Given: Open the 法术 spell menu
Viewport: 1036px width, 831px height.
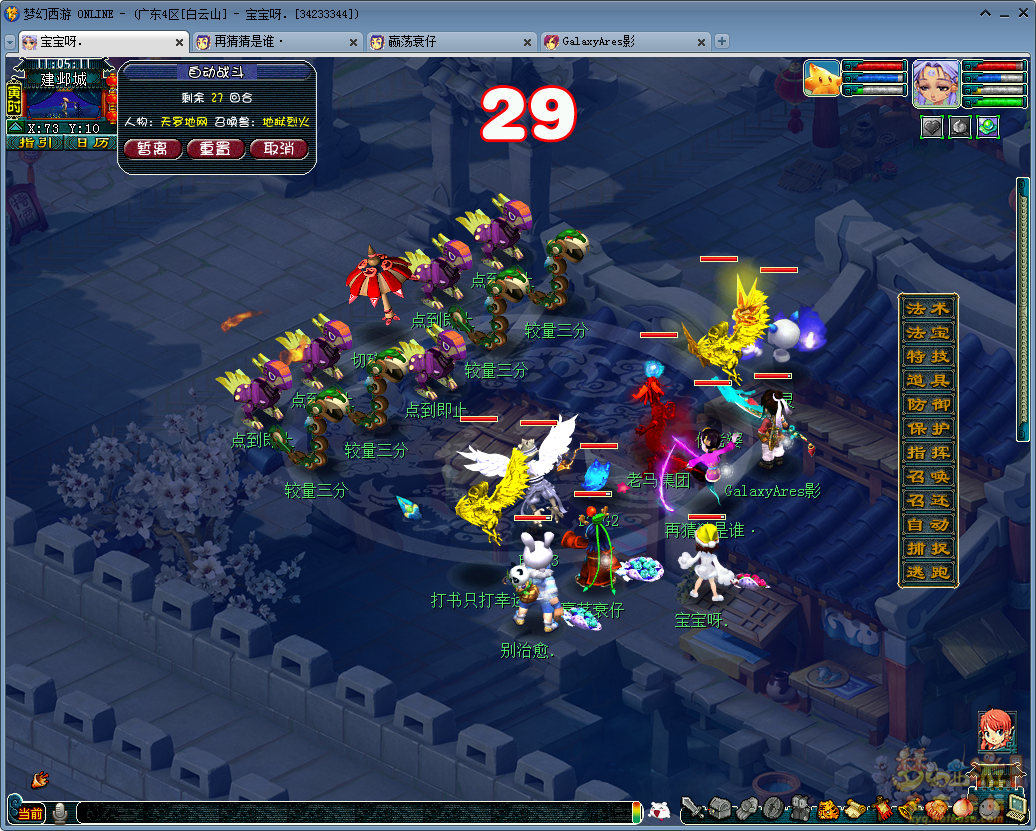Looking at the screenshot, I should pos(928,308).
